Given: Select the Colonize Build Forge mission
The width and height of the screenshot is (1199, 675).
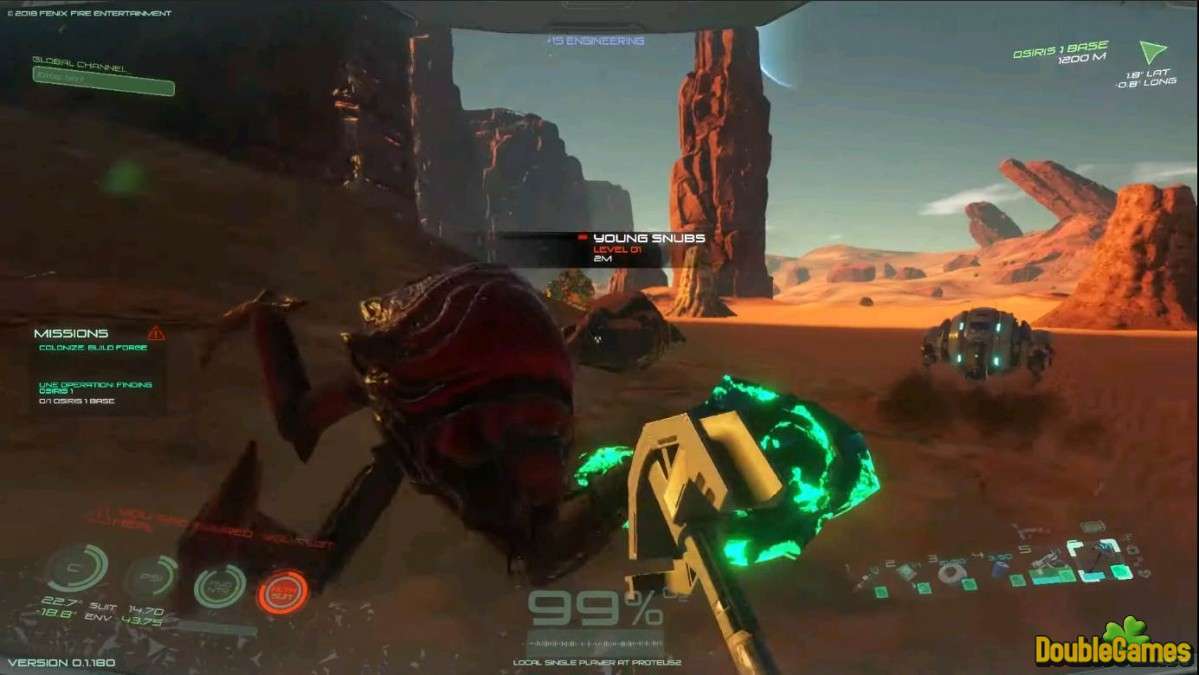Looking at the screenshot, I should [93, 347].
